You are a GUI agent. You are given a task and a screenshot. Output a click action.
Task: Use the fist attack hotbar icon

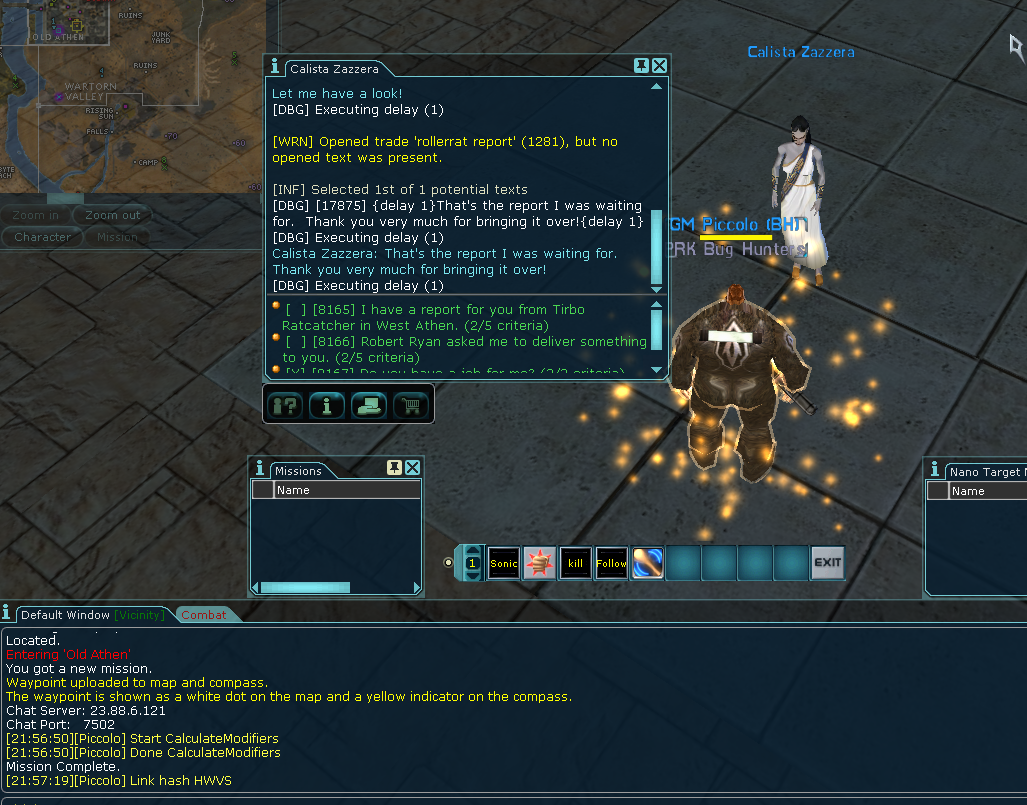click(540, 563)
